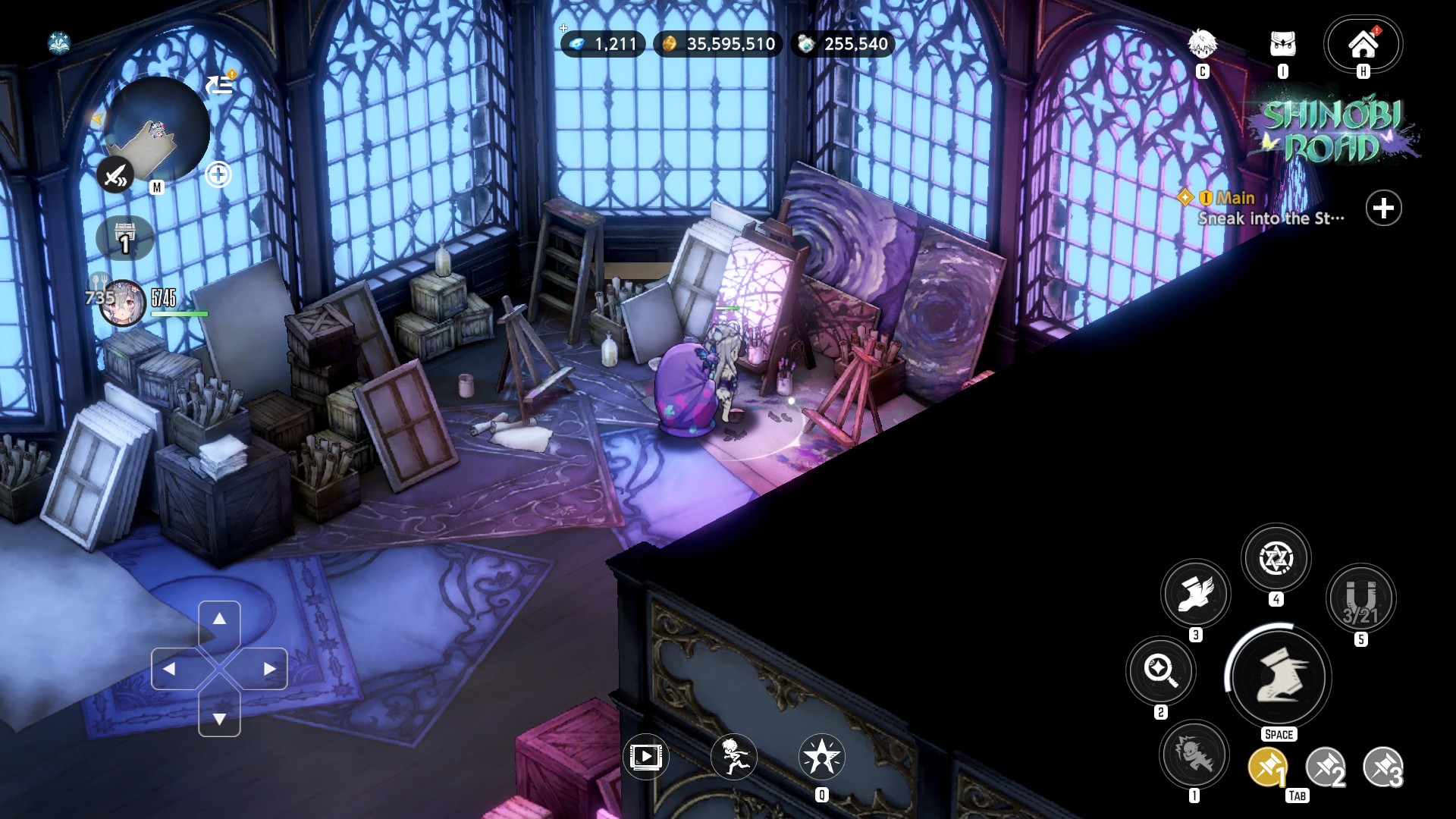Expand the quest tracker plus button
The image size is (1456, 819).
click(x=1383, y=209)
